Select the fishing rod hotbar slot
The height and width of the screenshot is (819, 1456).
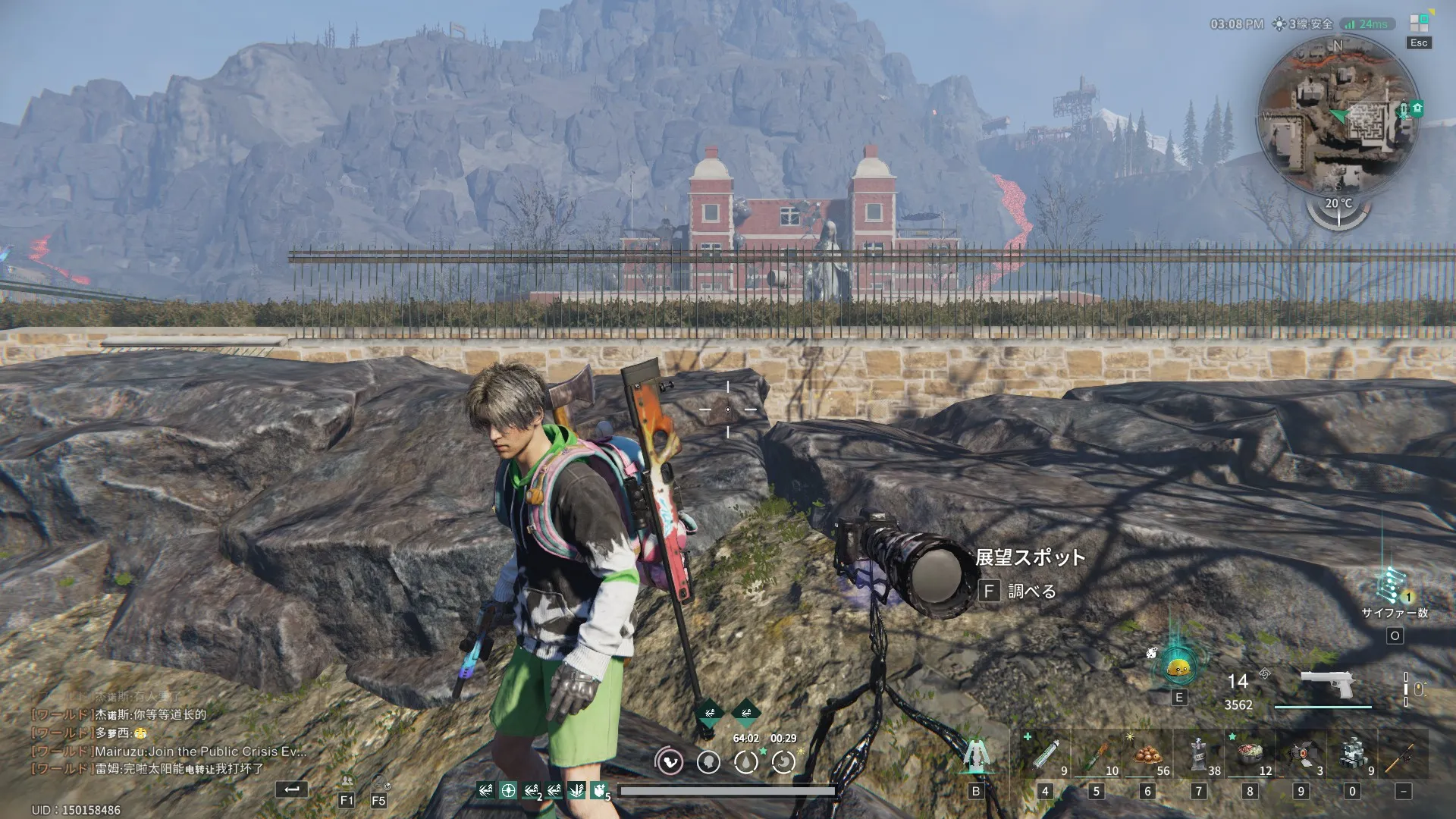1402,754
